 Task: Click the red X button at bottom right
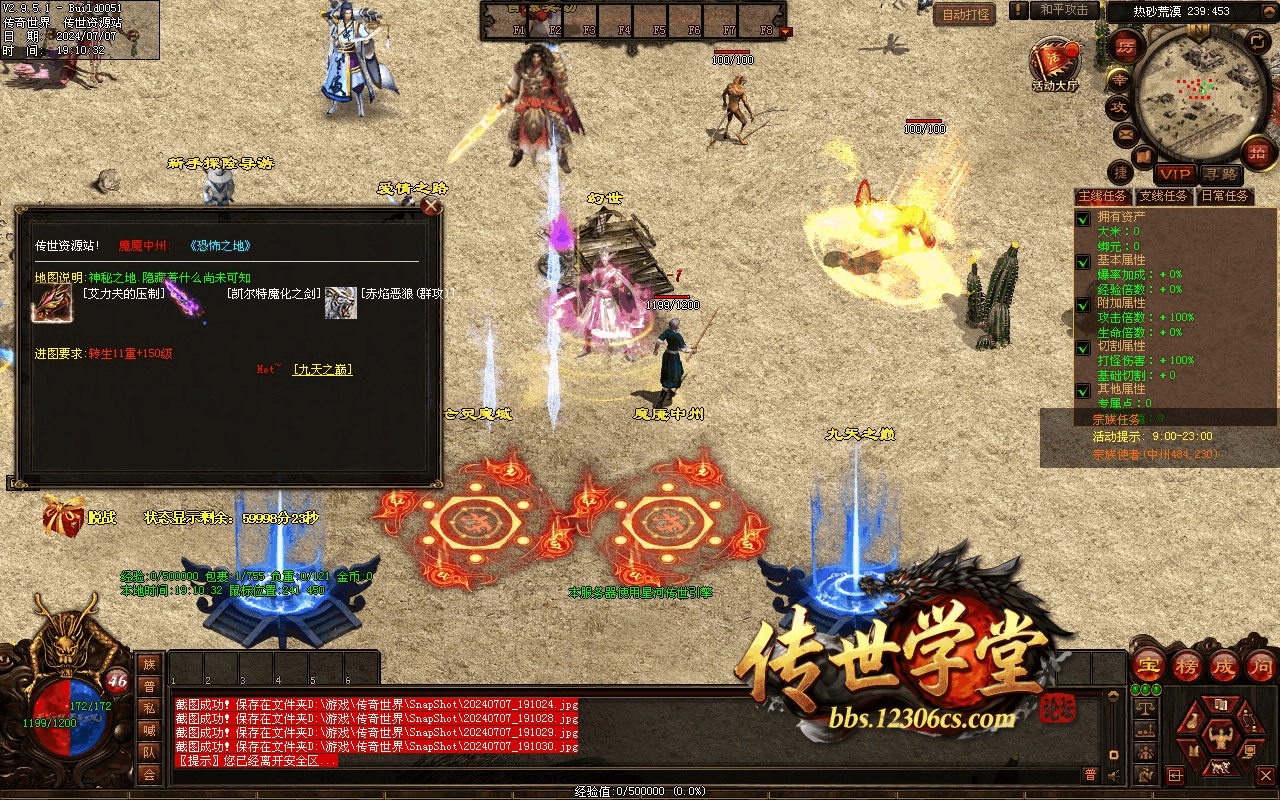pos(1264,775)
